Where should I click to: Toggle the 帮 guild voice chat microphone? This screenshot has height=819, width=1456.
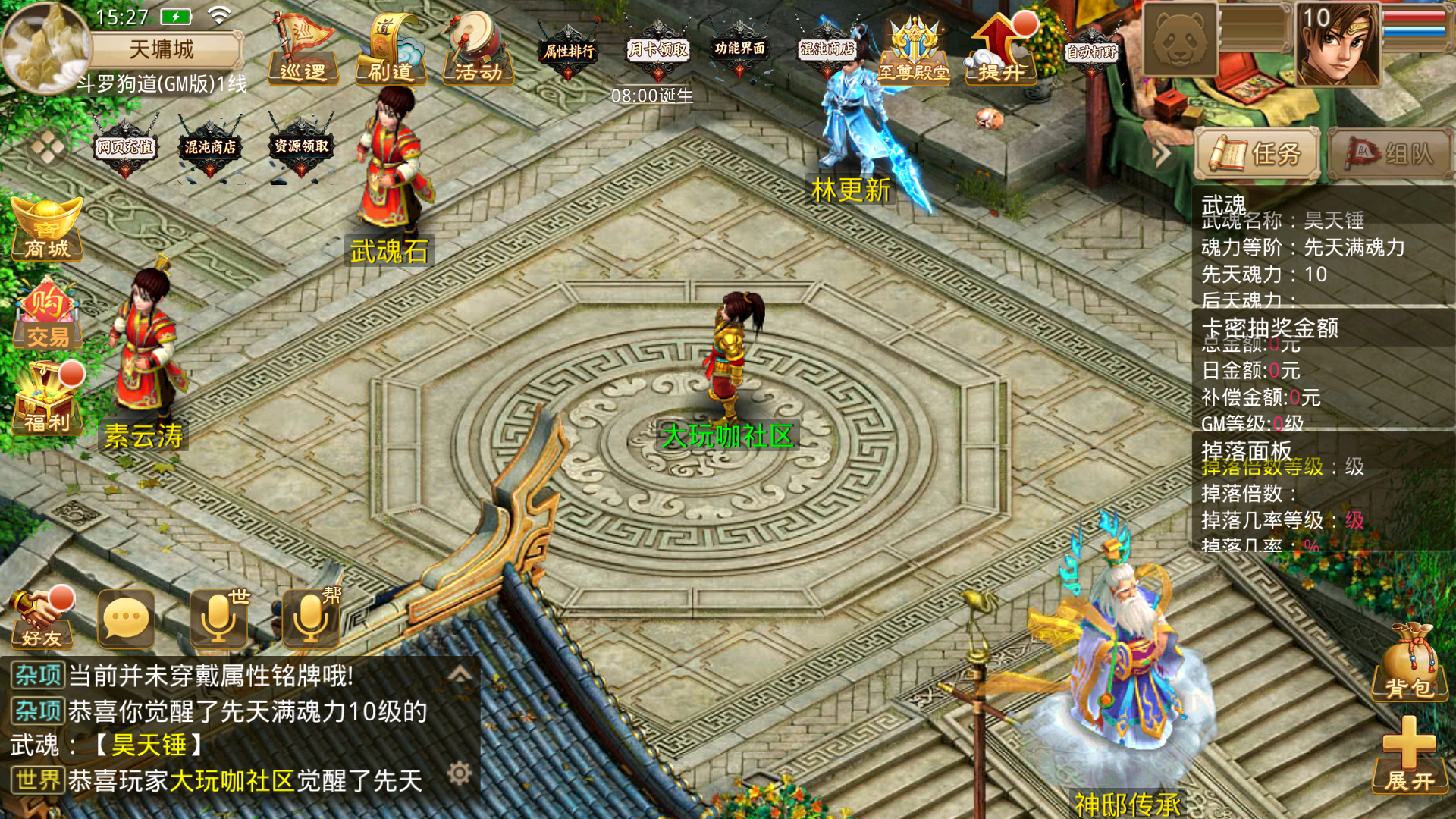pyautogui.click(x=309, y=618)
